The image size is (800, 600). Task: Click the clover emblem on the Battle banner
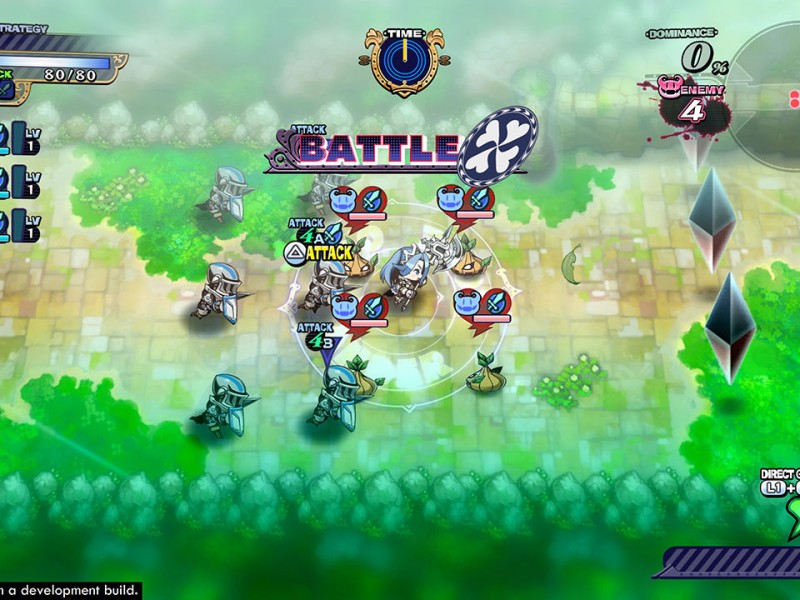click(x=498, y=145)
